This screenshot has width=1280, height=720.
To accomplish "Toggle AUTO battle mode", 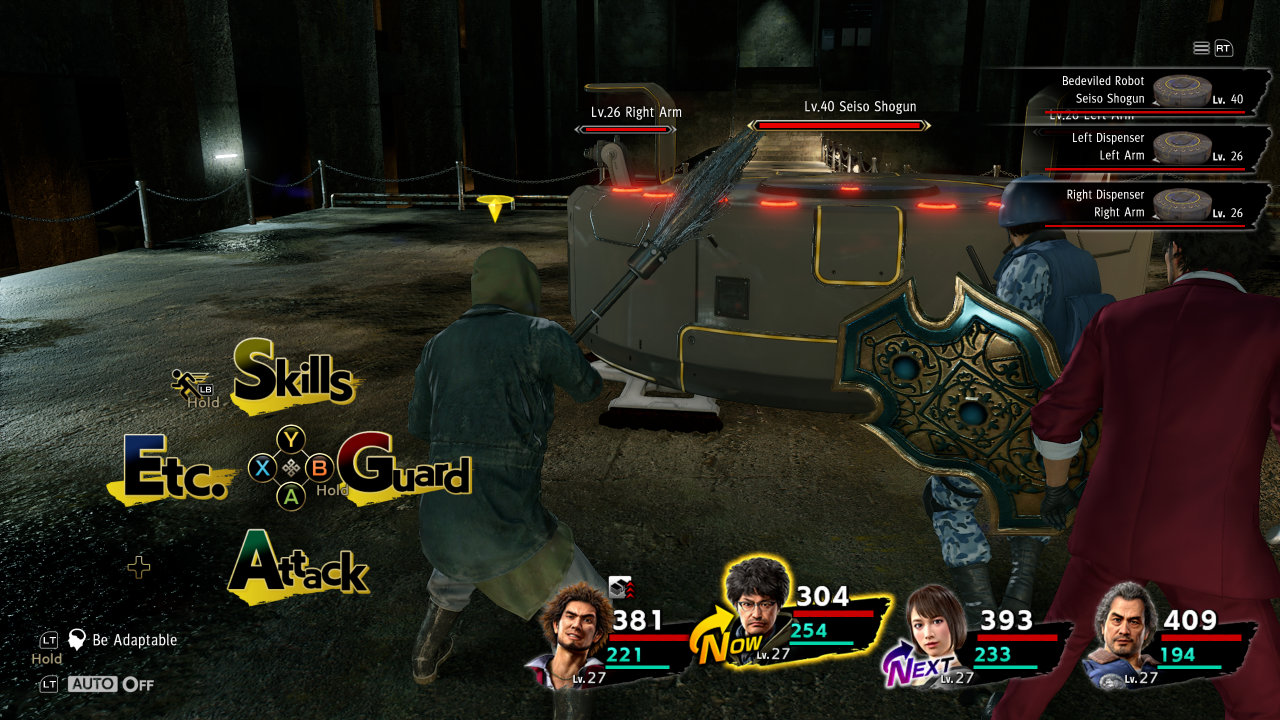I will [x=111, y=685].
